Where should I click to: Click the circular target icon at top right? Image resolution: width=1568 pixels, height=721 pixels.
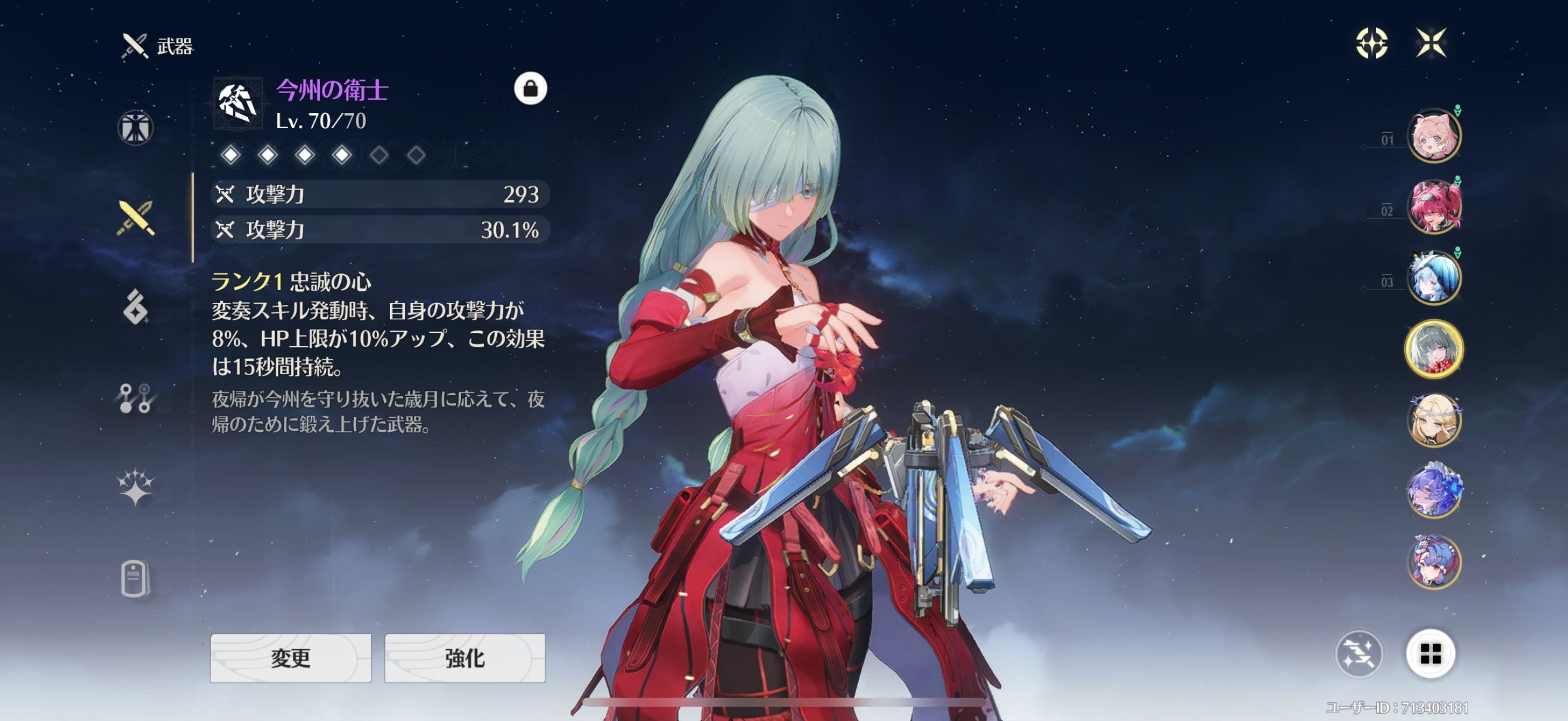(1372, 43)
